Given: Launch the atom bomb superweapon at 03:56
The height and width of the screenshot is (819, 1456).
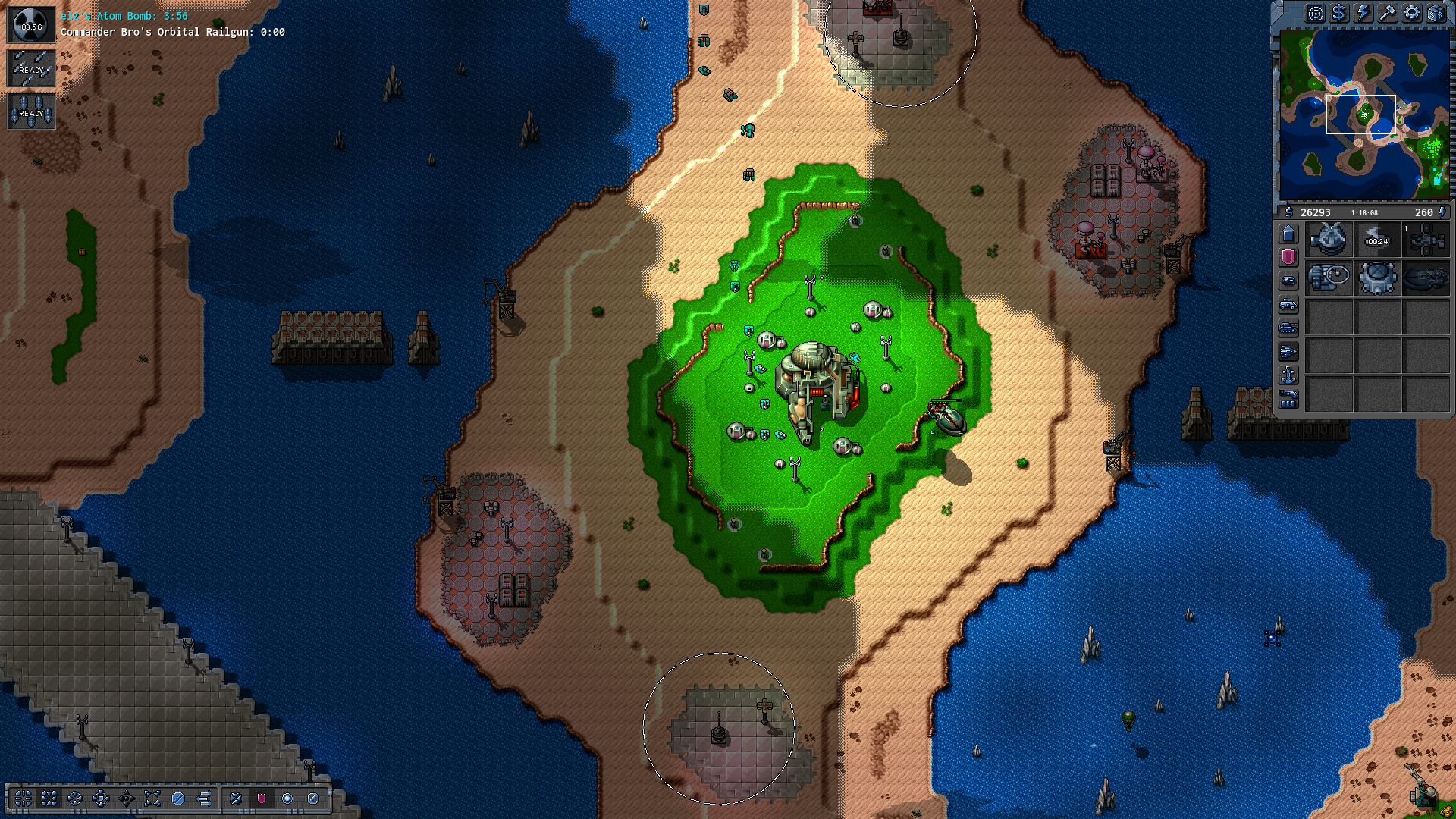Looking at the screenshot, I should pos(31,25).
